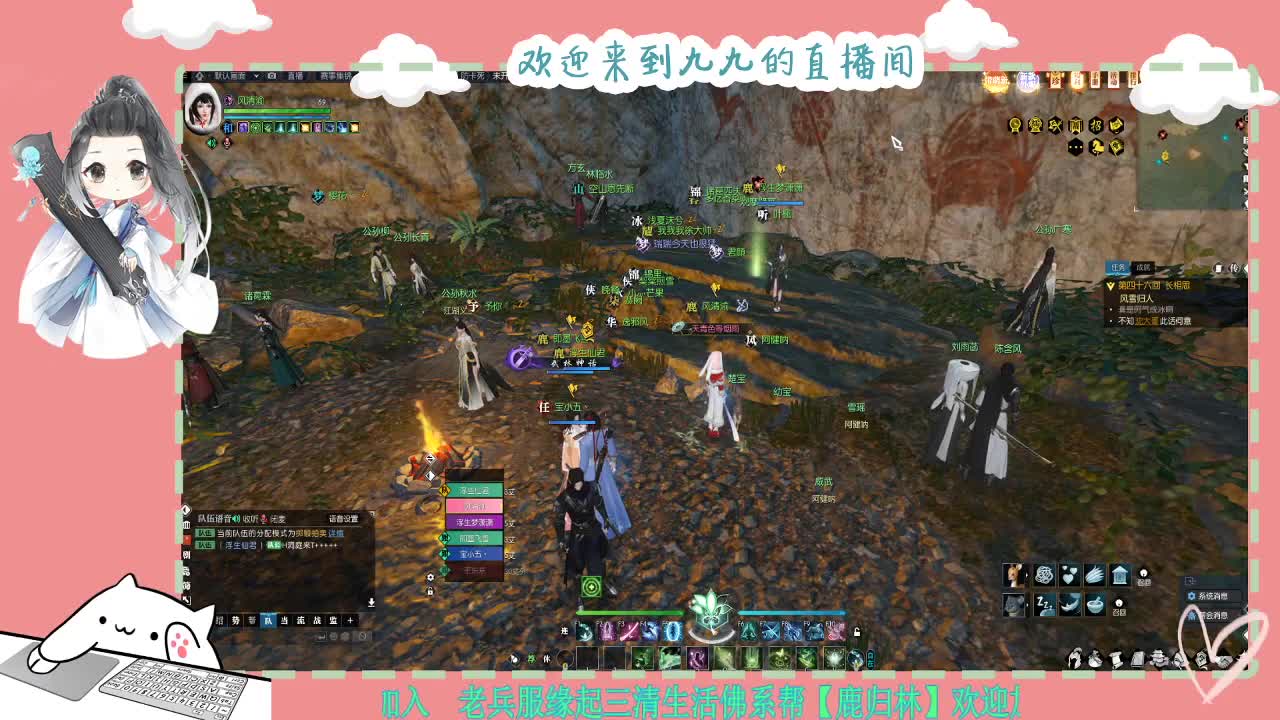The width and height of the screenshot is (1280, 720).
Task: Click the lock toggle under teammate list
Action: [x=430, y=591]
